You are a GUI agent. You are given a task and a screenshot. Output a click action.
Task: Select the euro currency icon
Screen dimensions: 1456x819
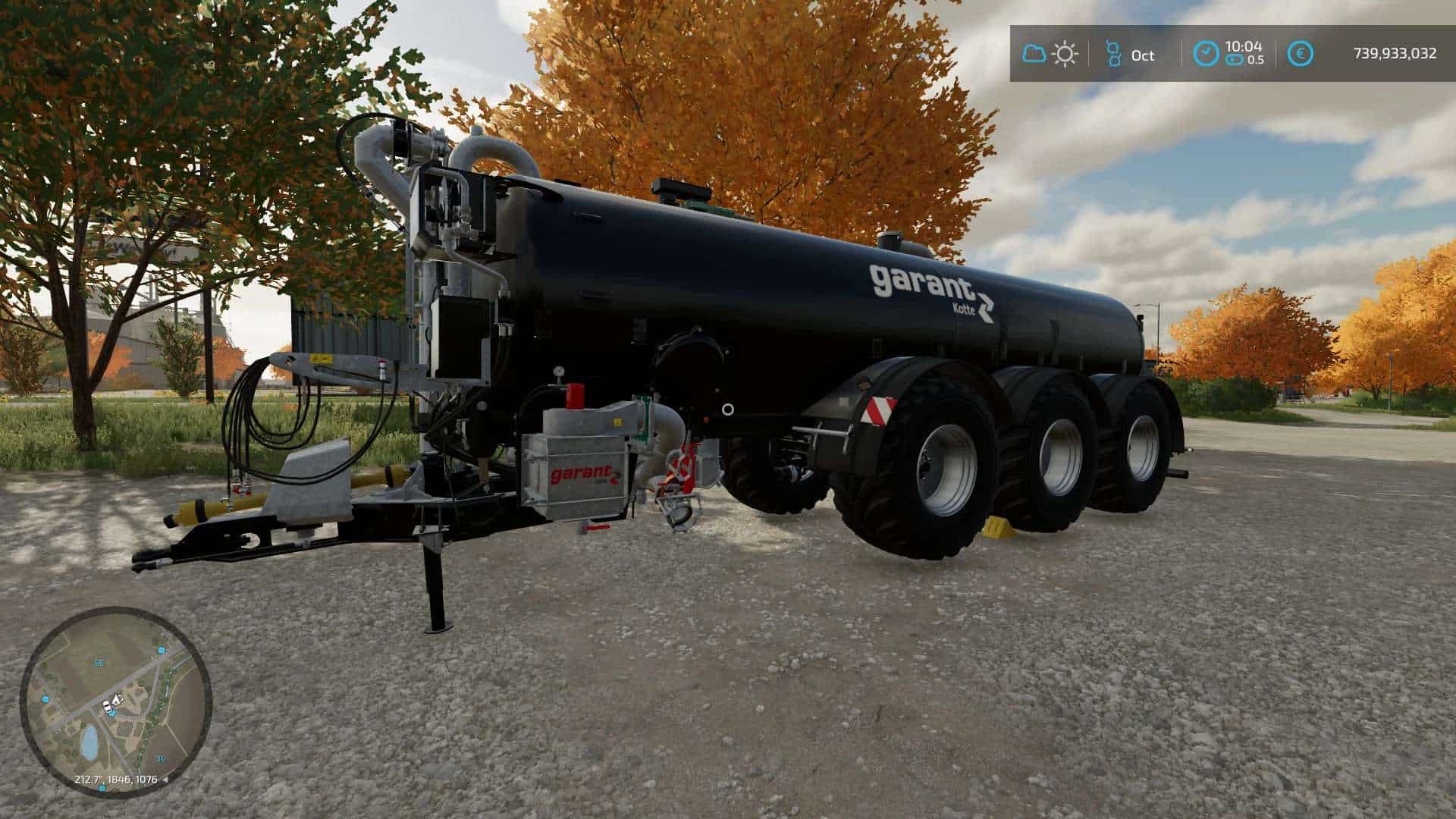click(x=1301, y=54)
